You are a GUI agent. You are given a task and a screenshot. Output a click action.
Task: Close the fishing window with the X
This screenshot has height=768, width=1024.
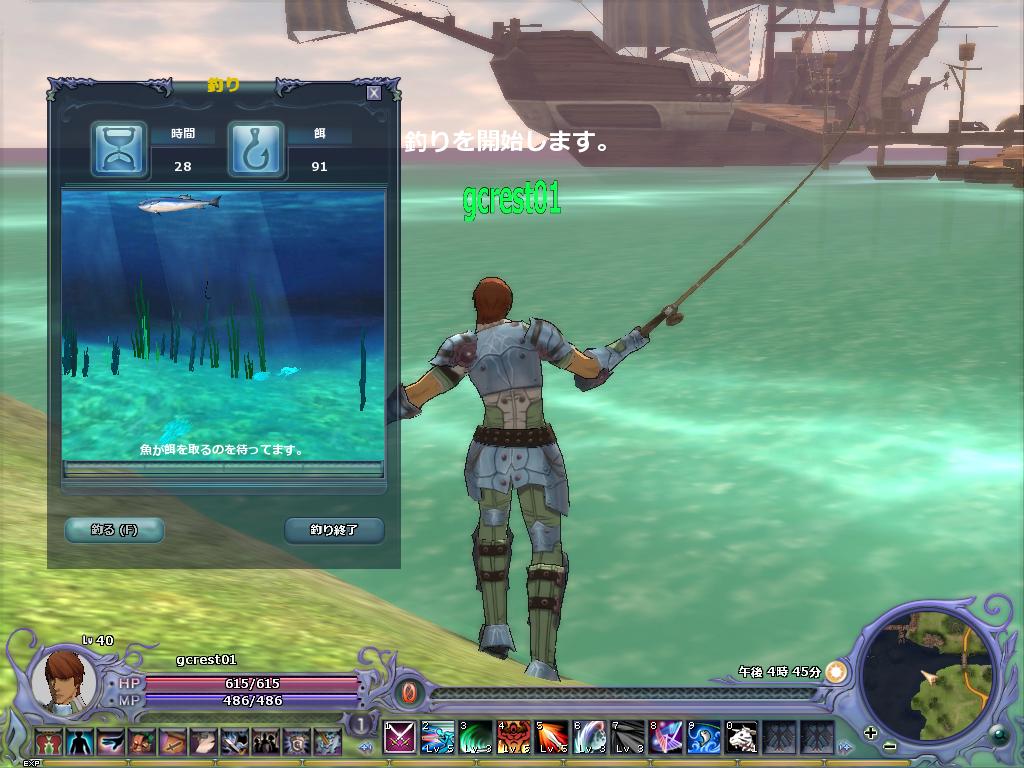point(373,93)
